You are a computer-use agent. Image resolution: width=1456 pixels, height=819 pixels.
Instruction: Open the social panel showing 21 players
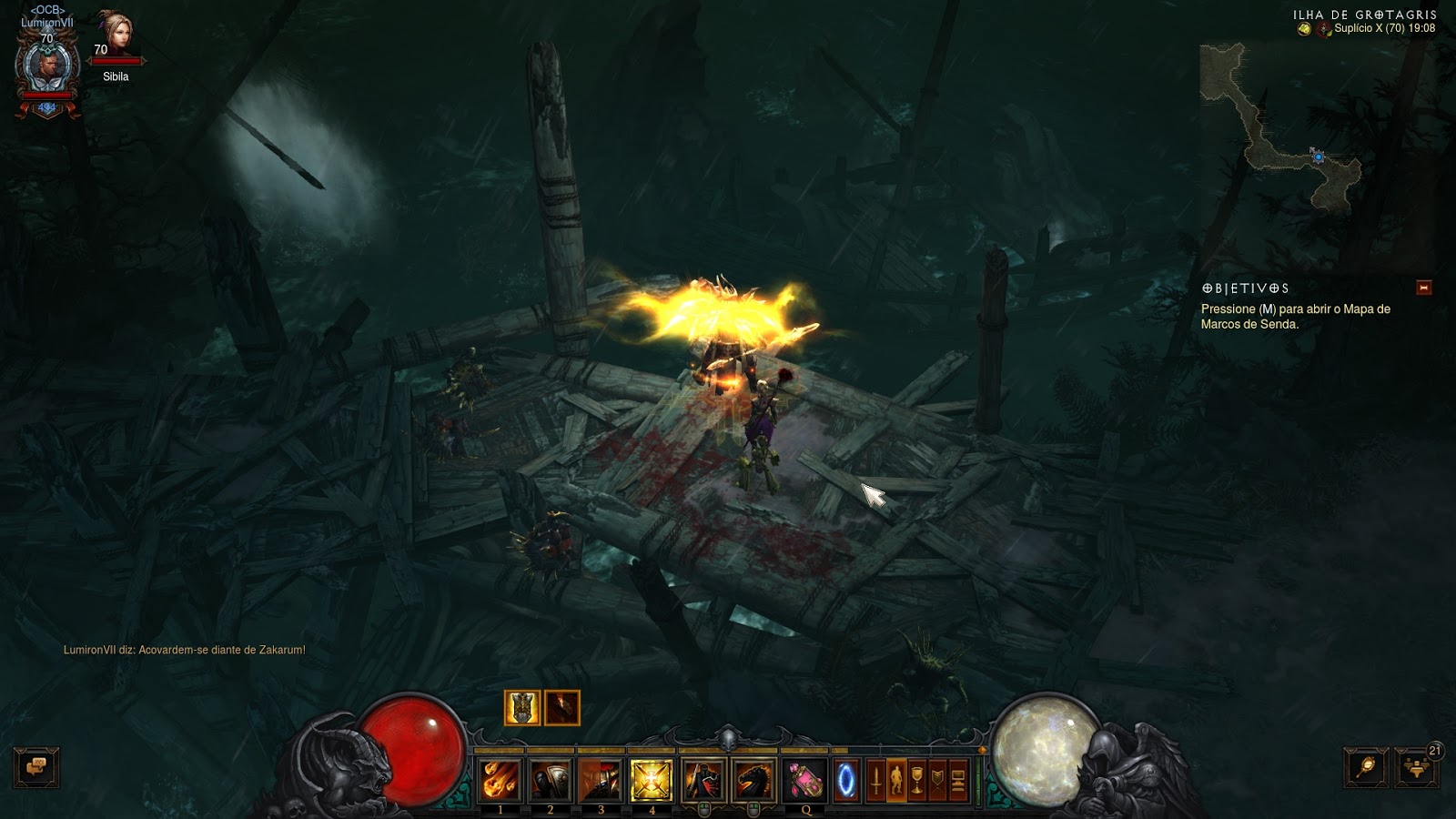pos(1416,767)
